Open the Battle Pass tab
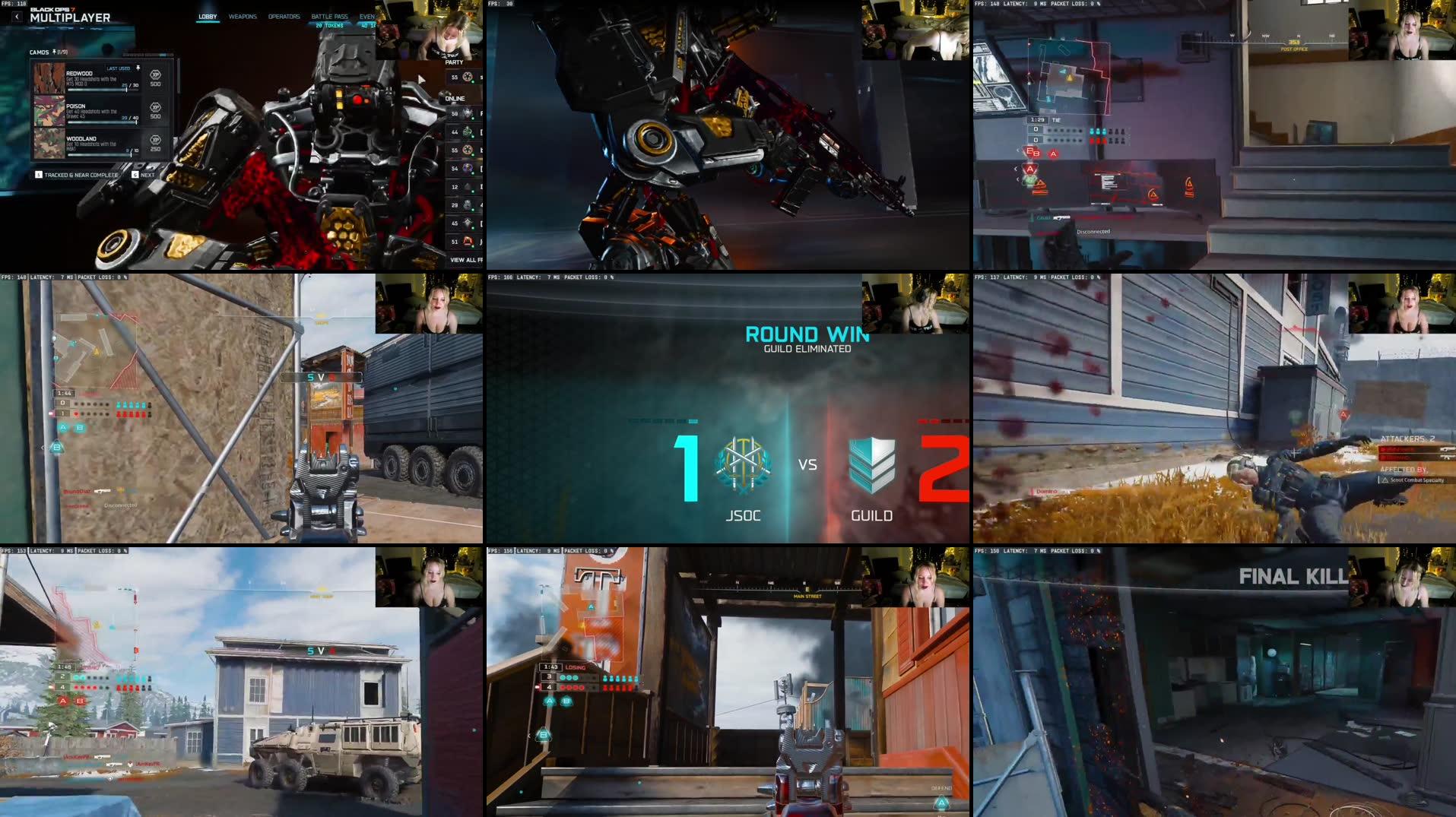 pyautogui.click(x=330, y=17)
